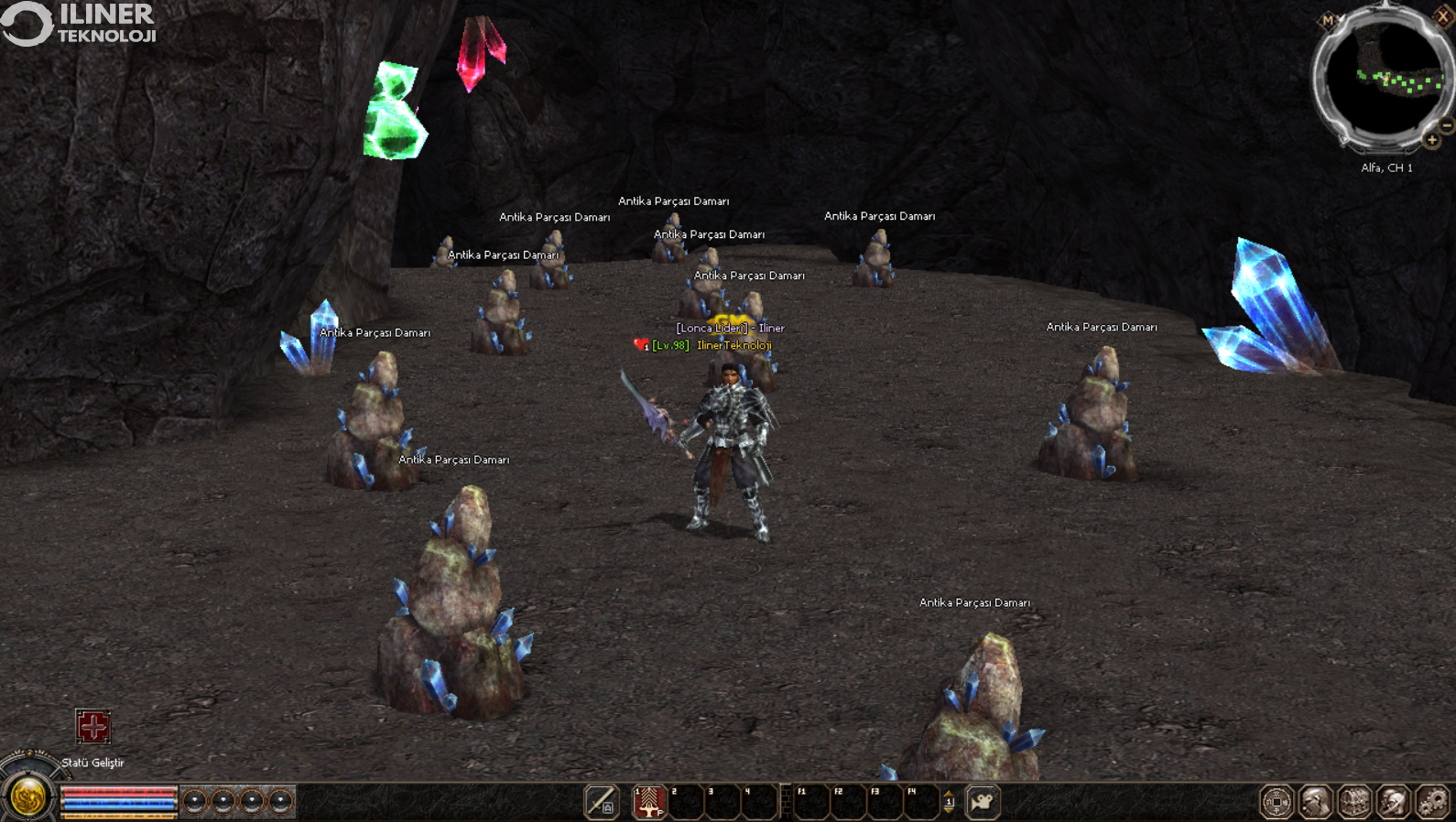
Task: Activate the skill in quickslot 1
Action: coord(649,802)
